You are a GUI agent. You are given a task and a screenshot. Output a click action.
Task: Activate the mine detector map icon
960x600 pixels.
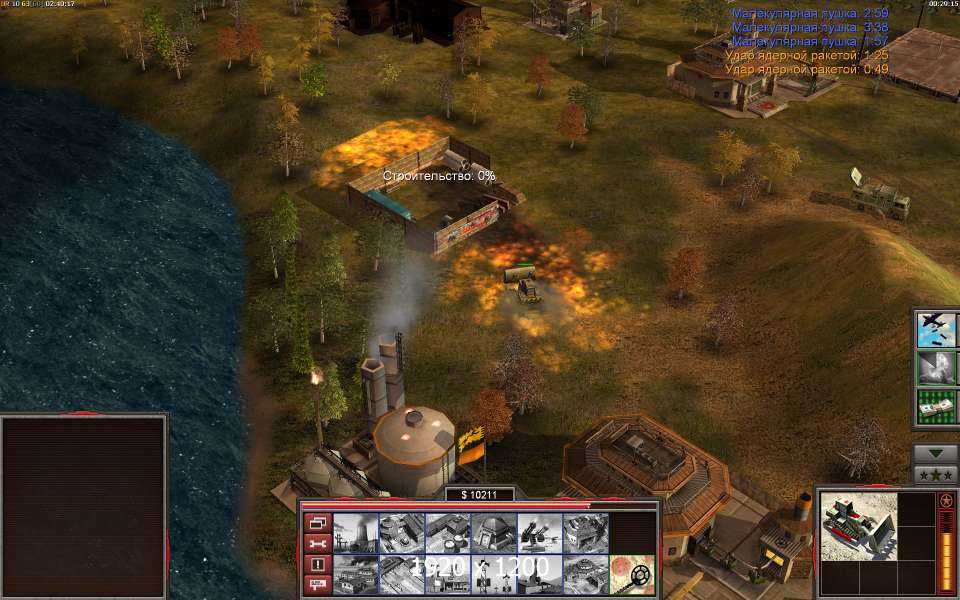click(x=632, y=574)
